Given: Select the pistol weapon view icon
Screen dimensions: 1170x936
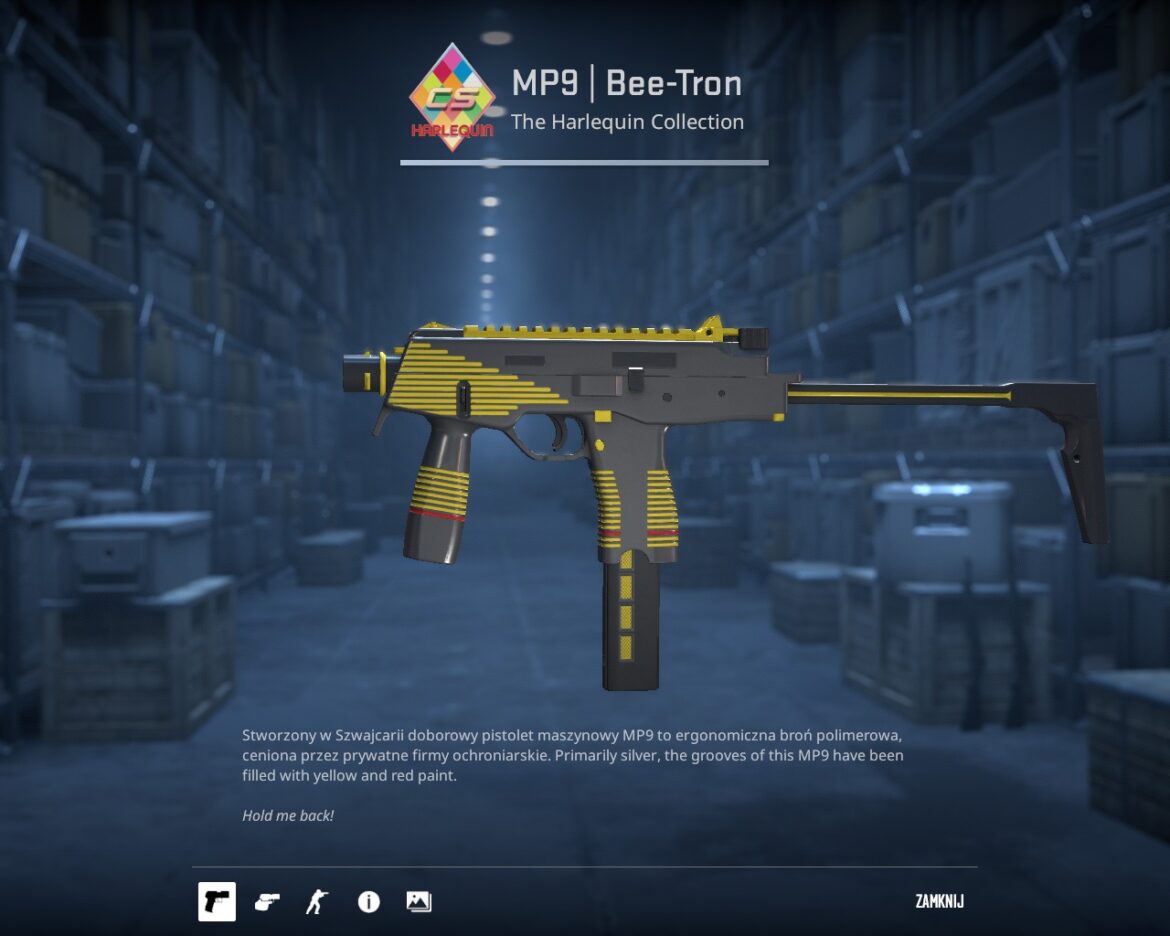Looking at the screenshot, I should [x=217, y=902].
